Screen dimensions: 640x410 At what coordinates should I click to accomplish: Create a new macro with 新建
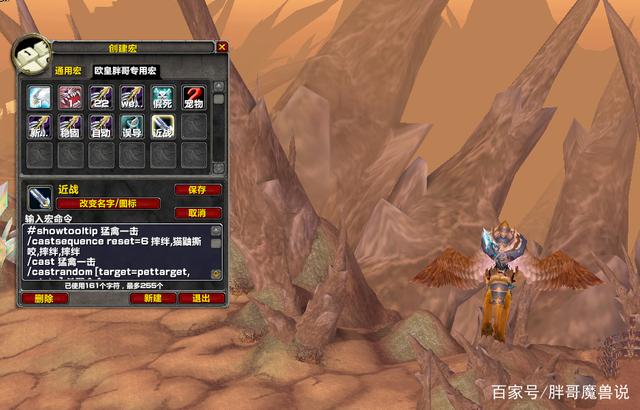153,298
